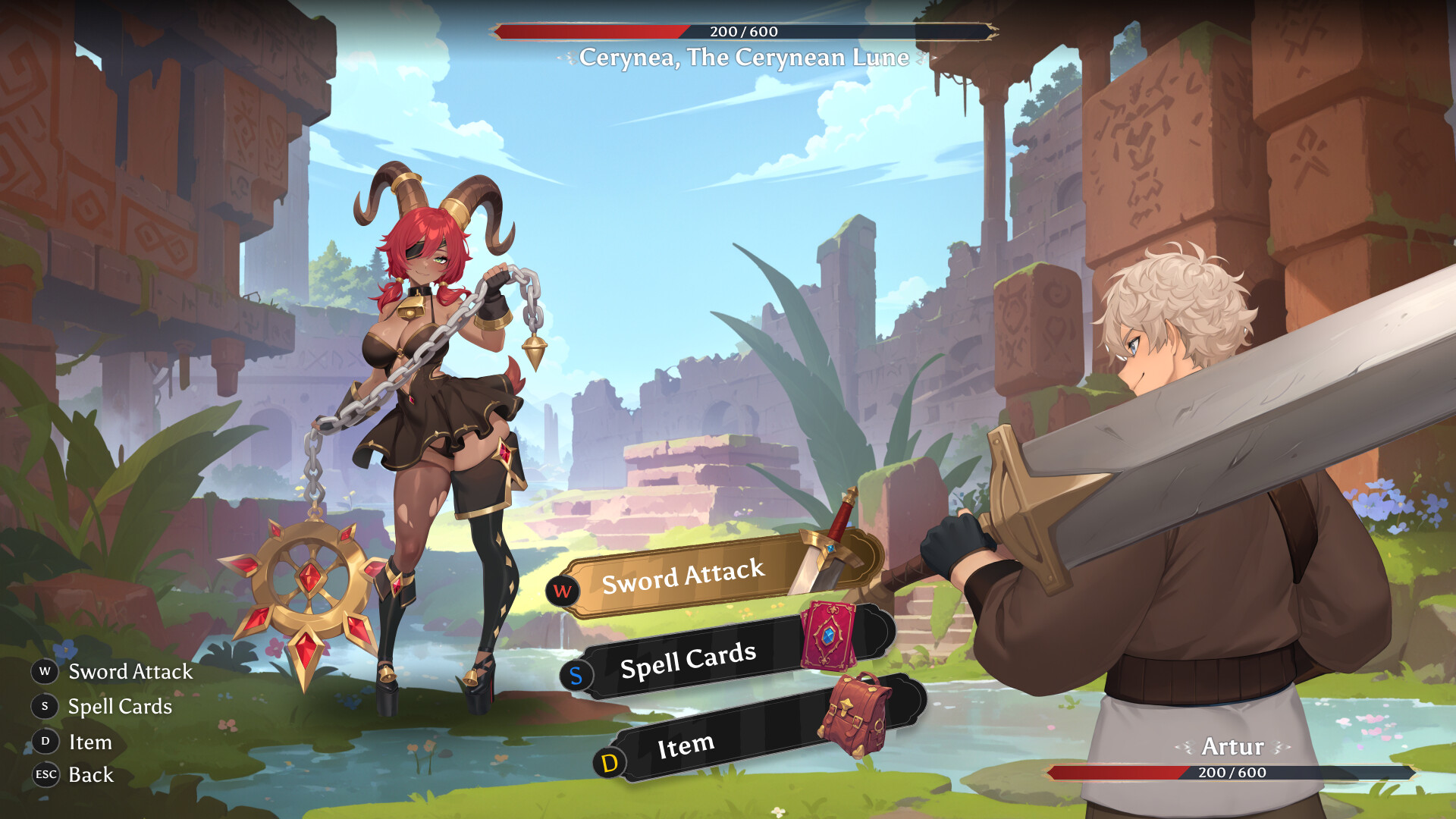Select the Item action banner
Image resolution: width=1456 pixels, height=819 pixels.
(x=686, y=747)
